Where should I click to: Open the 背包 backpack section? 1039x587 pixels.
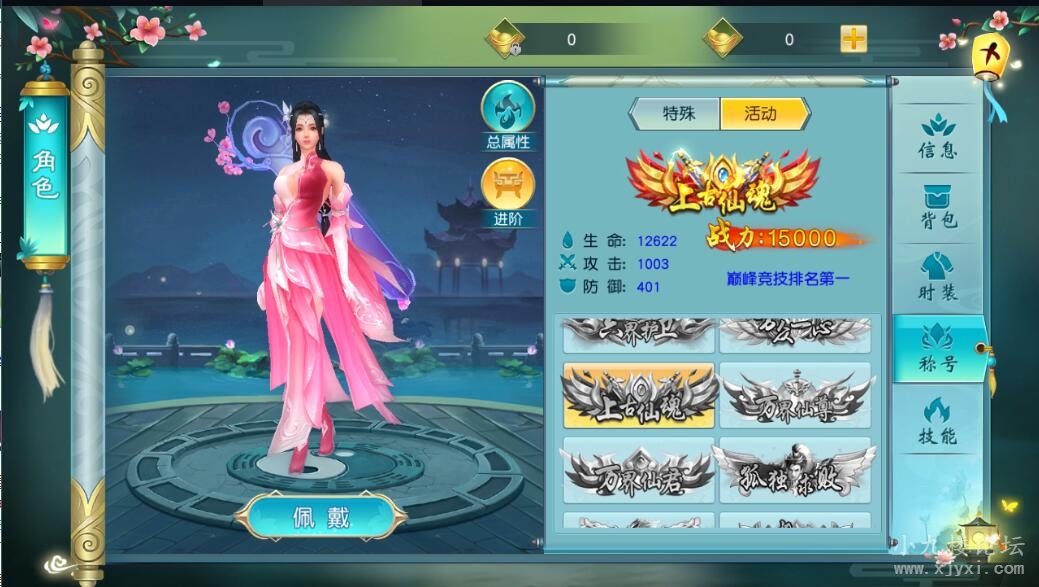(937, 208)
